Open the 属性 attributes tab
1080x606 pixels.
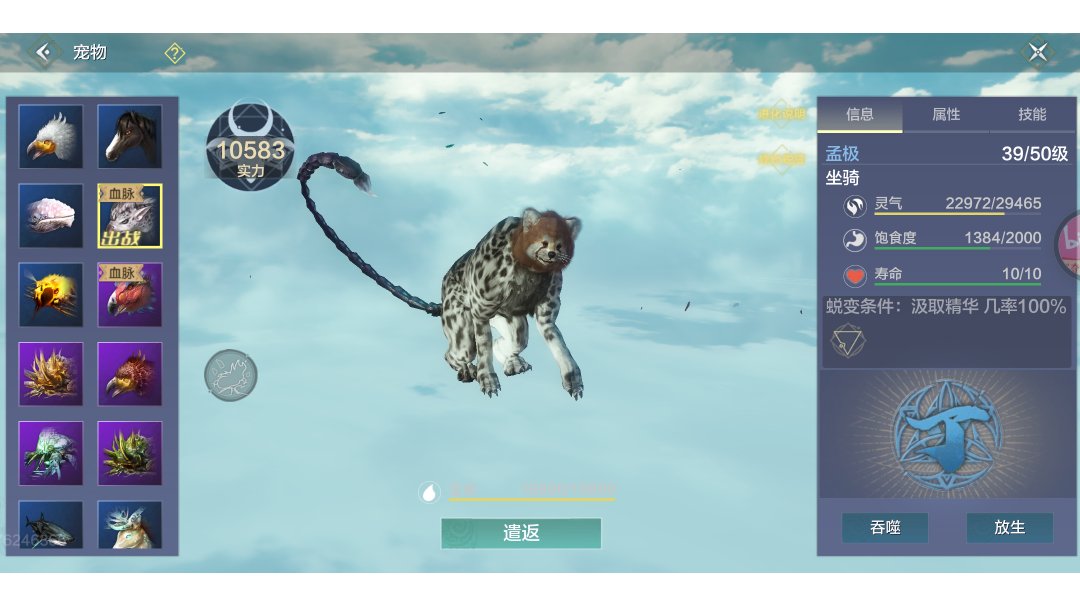[x=946, y=115]
